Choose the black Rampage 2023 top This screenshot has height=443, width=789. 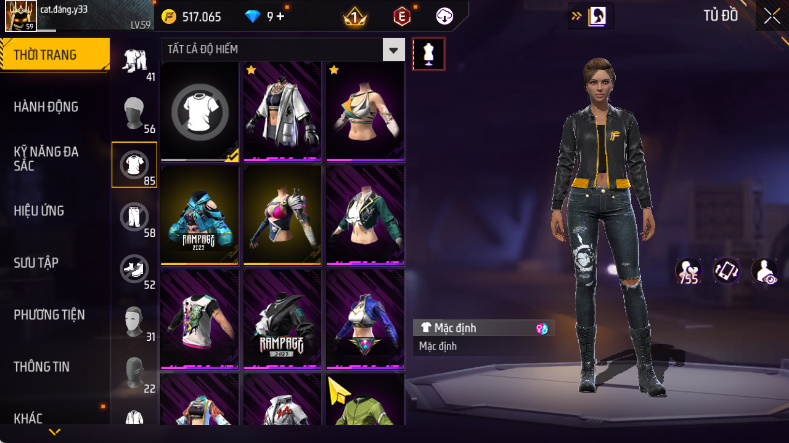click(x=282, y=318)
